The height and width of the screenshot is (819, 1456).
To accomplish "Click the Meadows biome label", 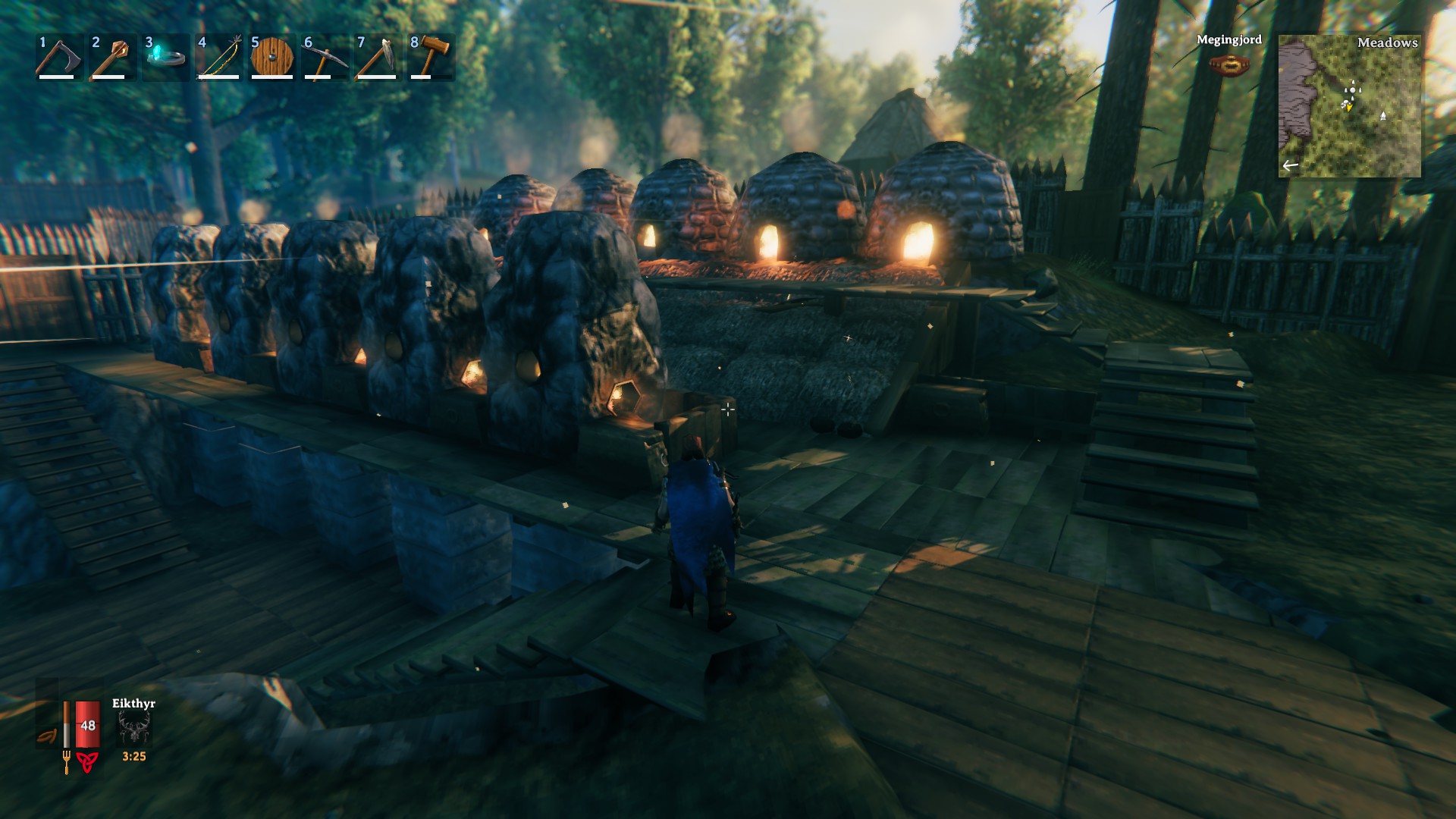I will (1388, 43).
